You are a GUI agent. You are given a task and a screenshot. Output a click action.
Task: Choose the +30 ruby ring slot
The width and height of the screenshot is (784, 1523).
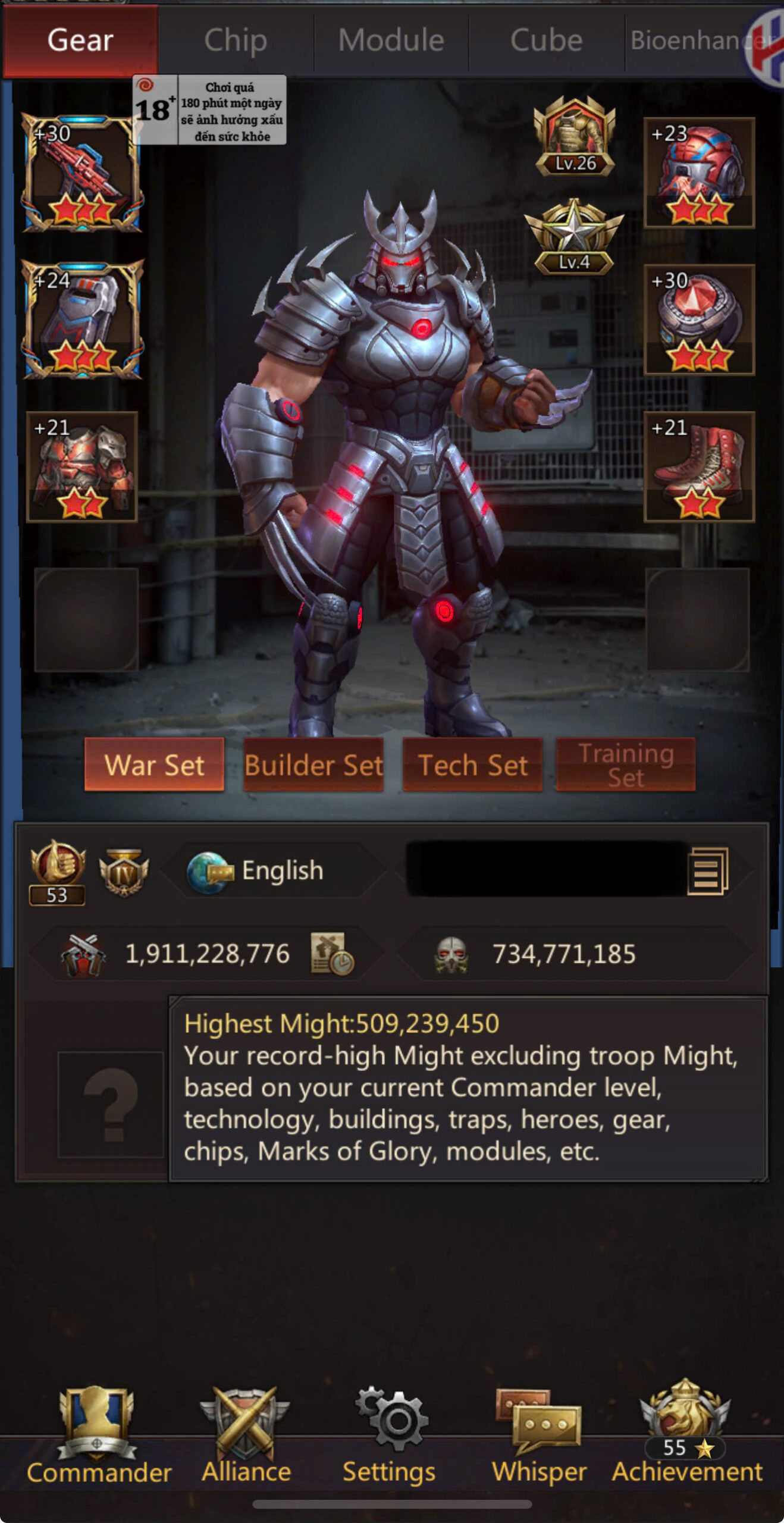tap(699, 319)
